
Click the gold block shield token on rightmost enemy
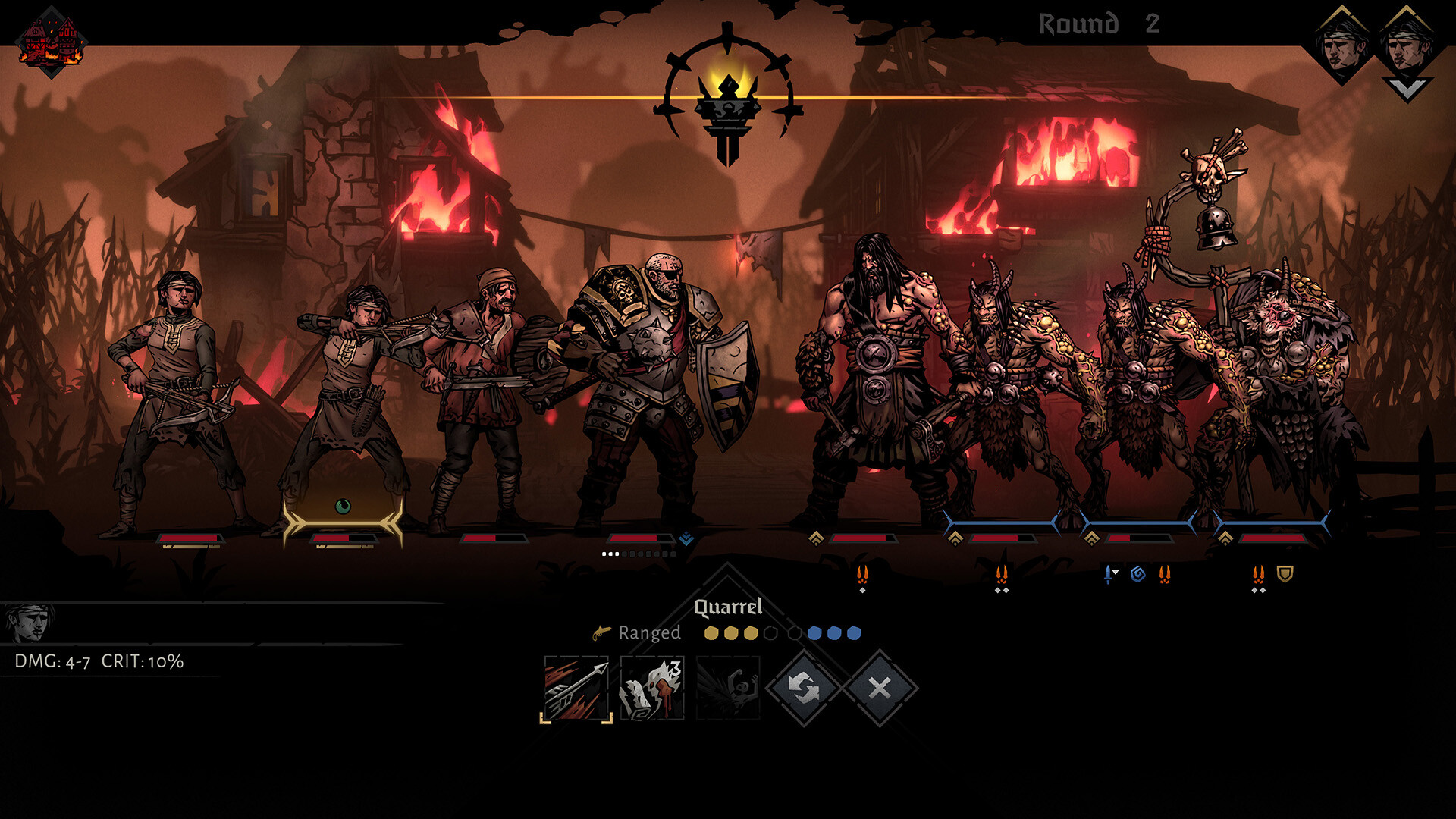[x=1287, y=574]
